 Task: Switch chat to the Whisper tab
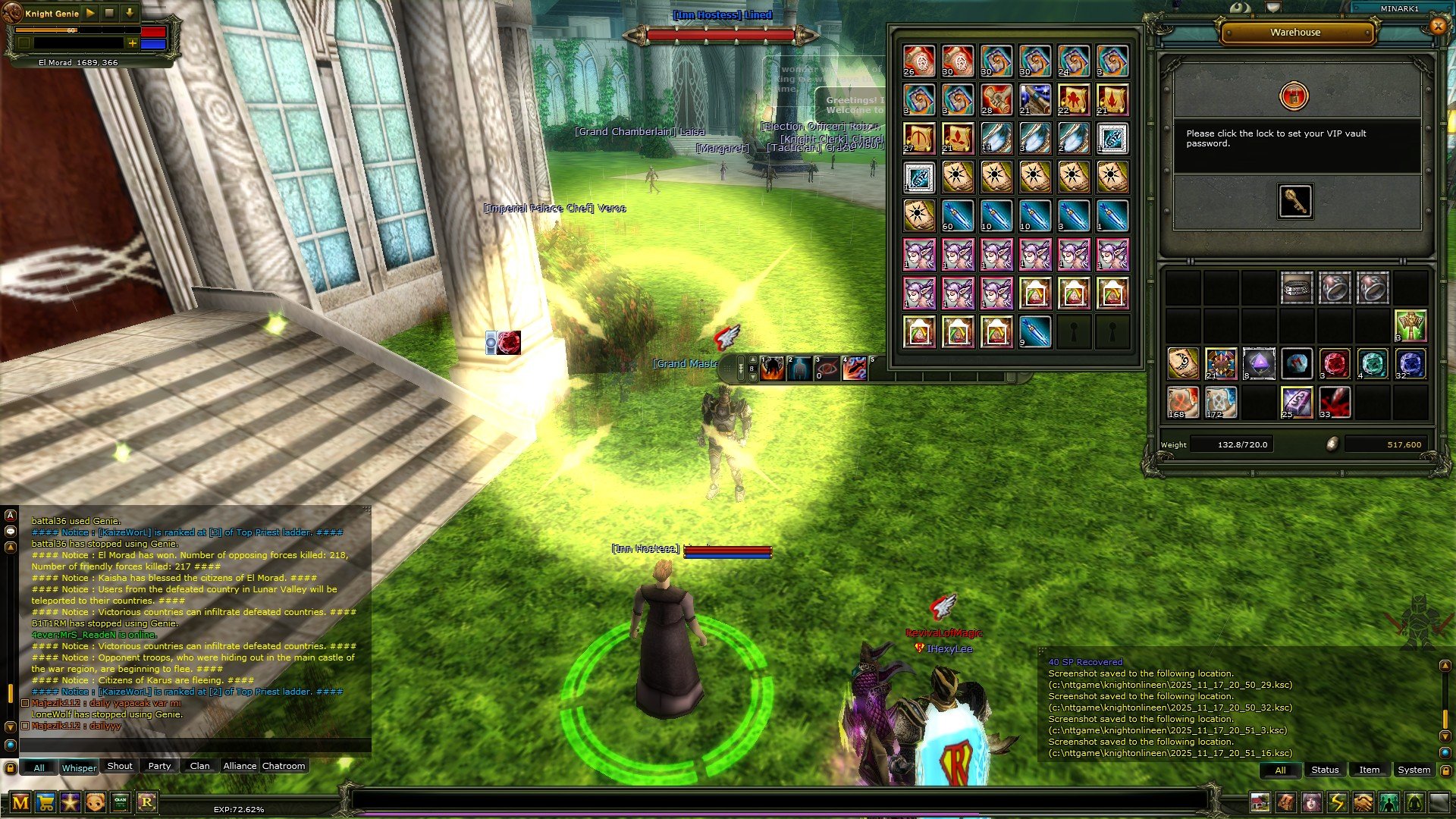[79, 767]
